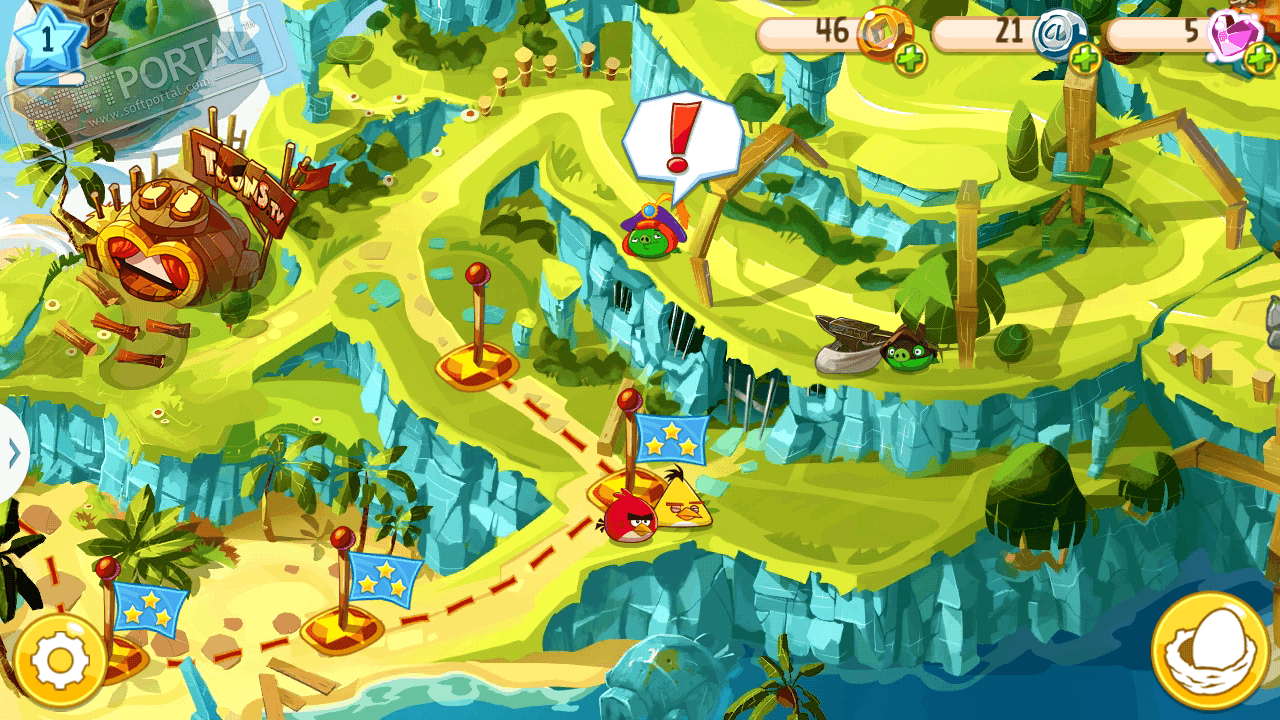Screen dimensions: 1280x720
Task: Open the settings gear menu
Action: tap(59, 660)
